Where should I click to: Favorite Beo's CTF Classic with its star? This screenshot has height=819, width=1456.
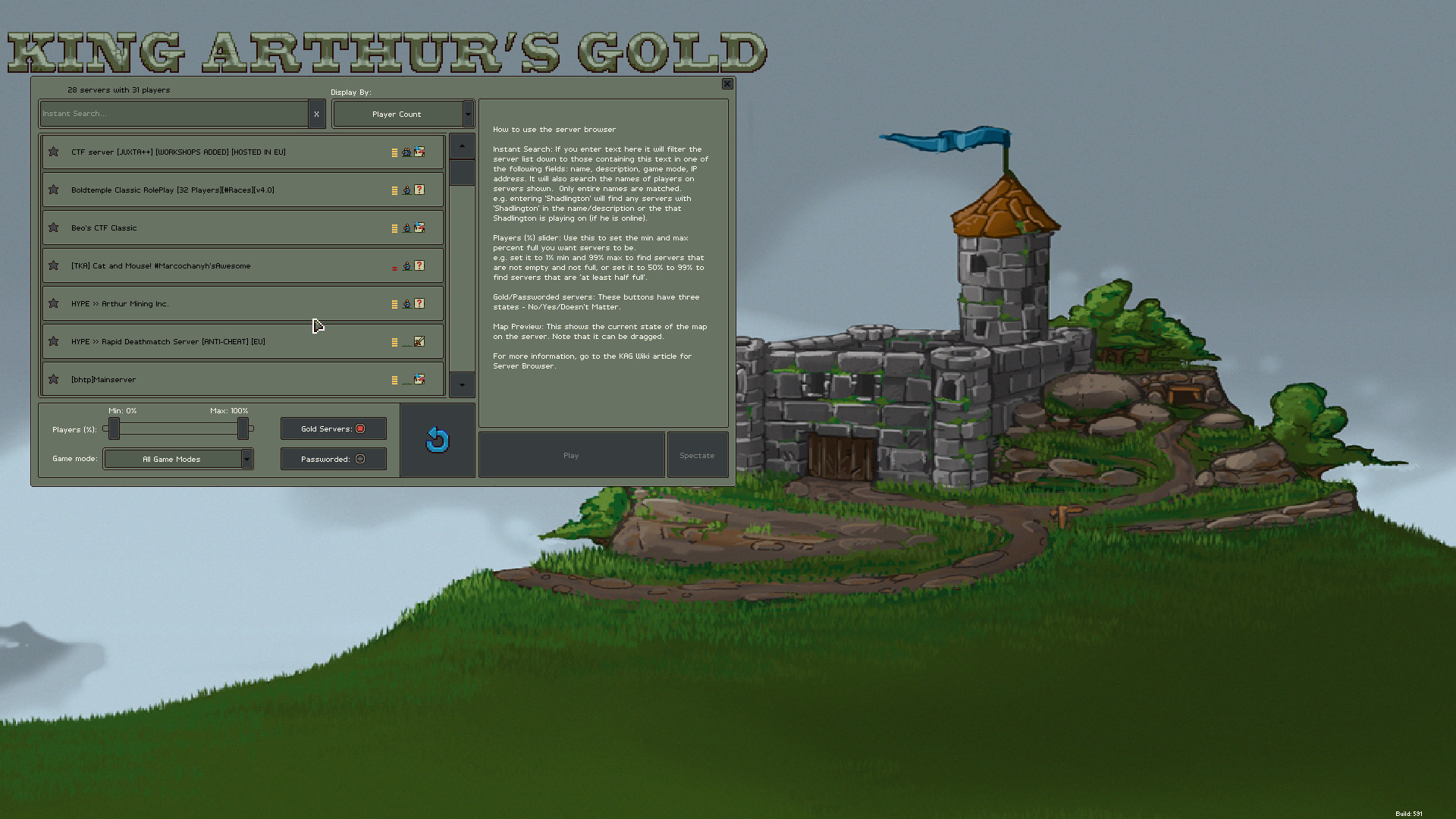click(54, 227)
